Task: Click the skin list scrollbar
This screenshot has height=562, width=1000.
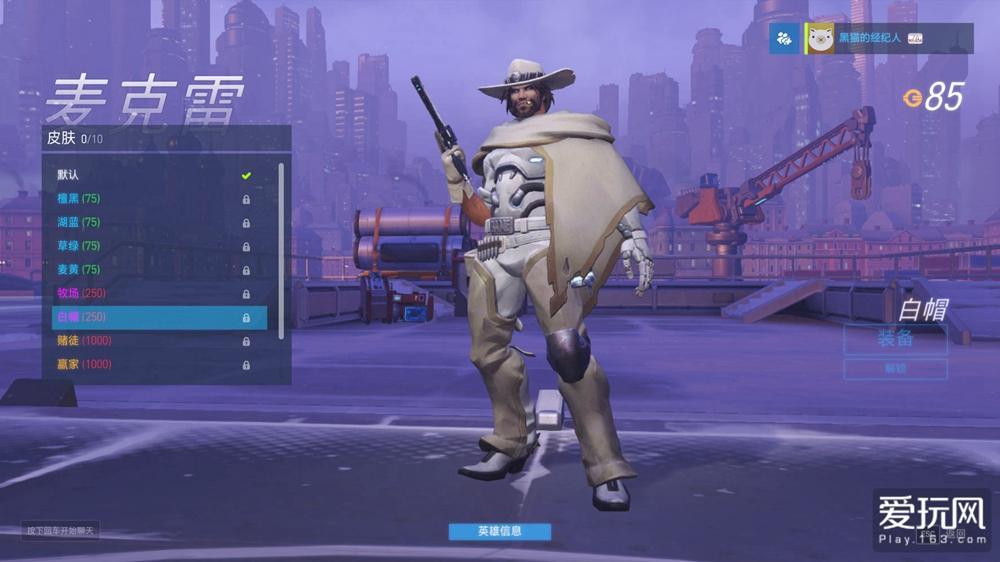Action: (x=281, y=250)
